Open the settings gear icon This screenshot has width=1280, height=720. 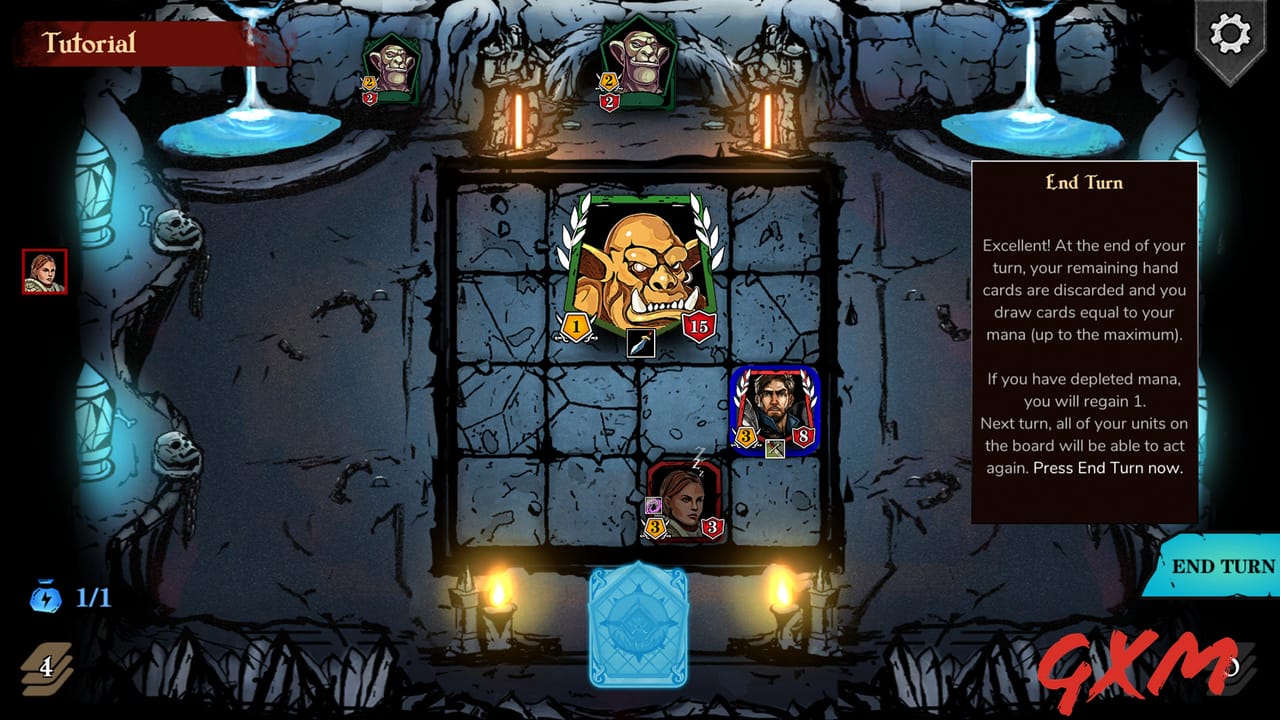click(1228, 34)
